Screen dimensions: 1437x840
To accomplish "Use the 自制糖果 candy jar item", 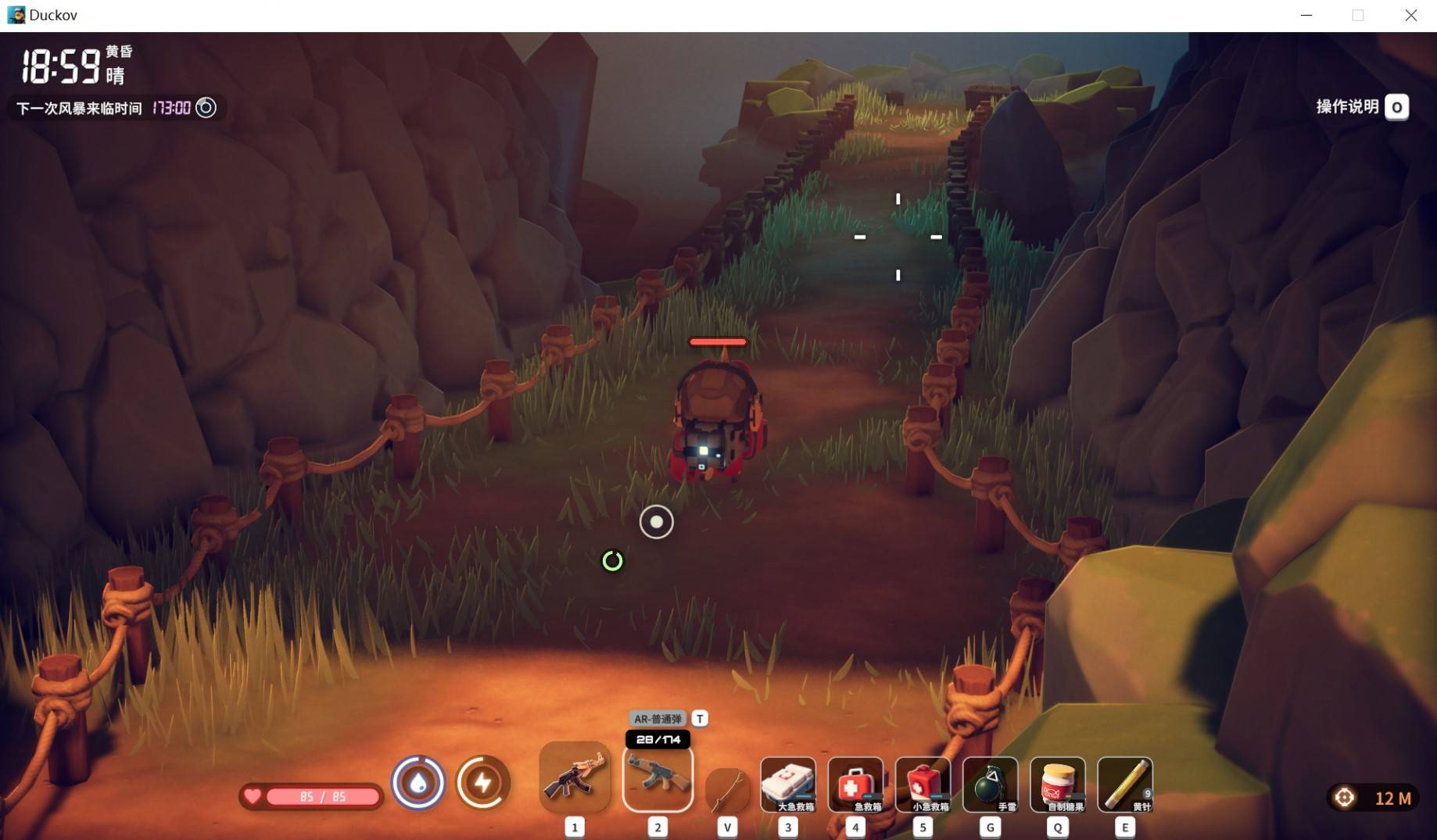I will [x=1057, y=784].
